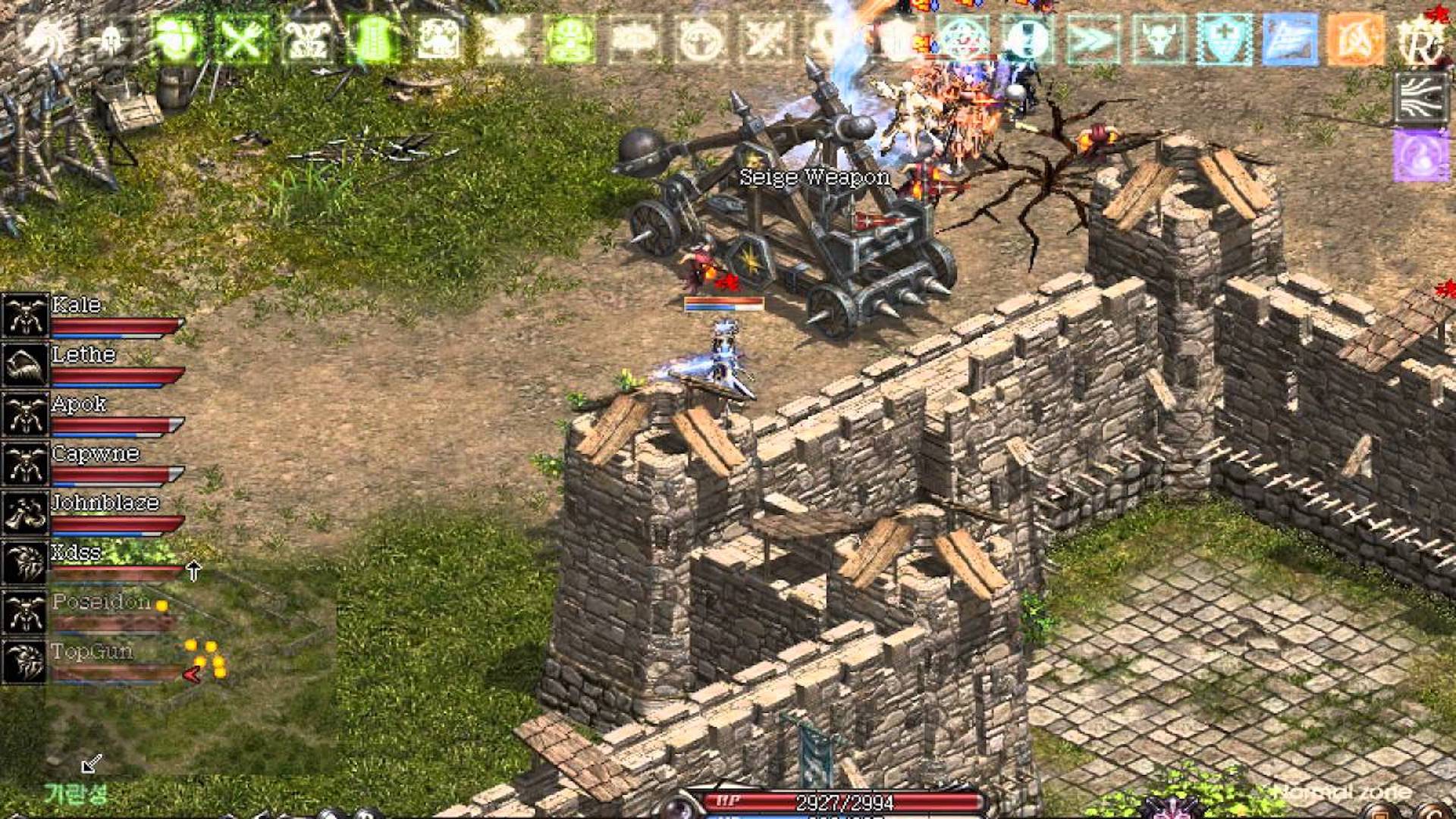Select party member Poseidon
The width and height of the screenshot is (1456, 819).
point(100,603)
